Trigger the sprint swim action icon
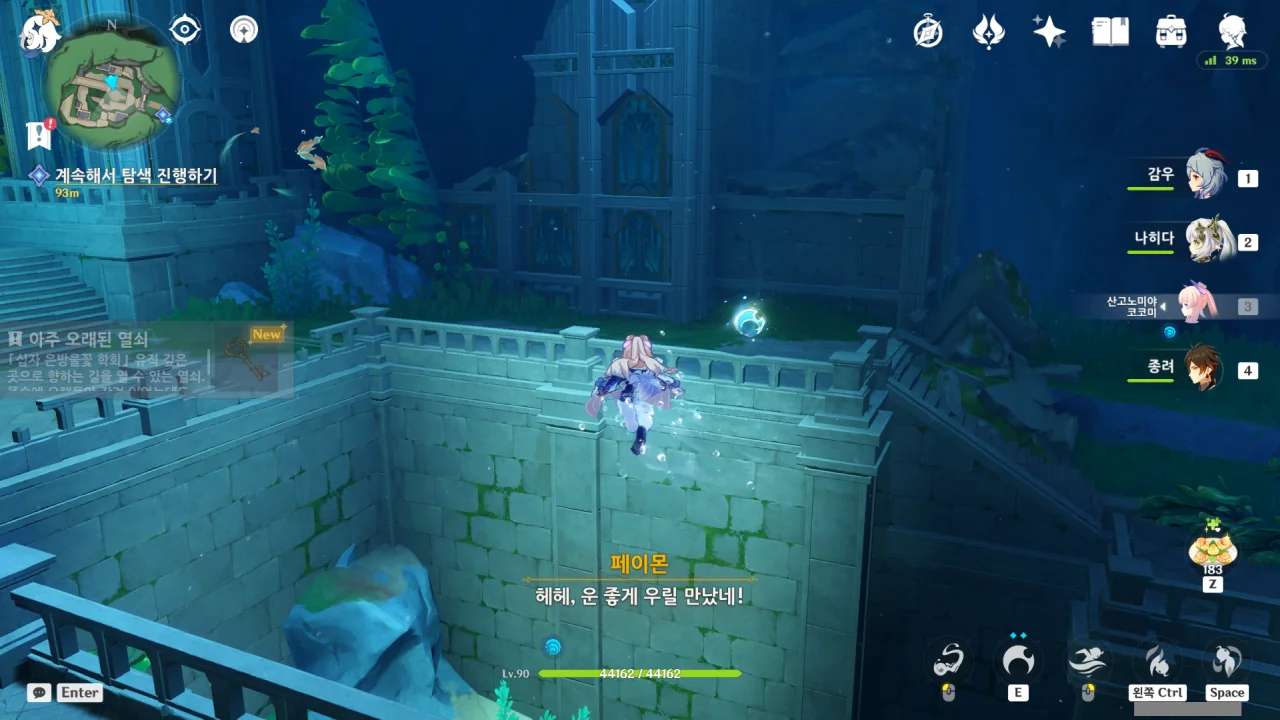The width and height of the screenshot is (1280, 720). [x=1088, y=661]
